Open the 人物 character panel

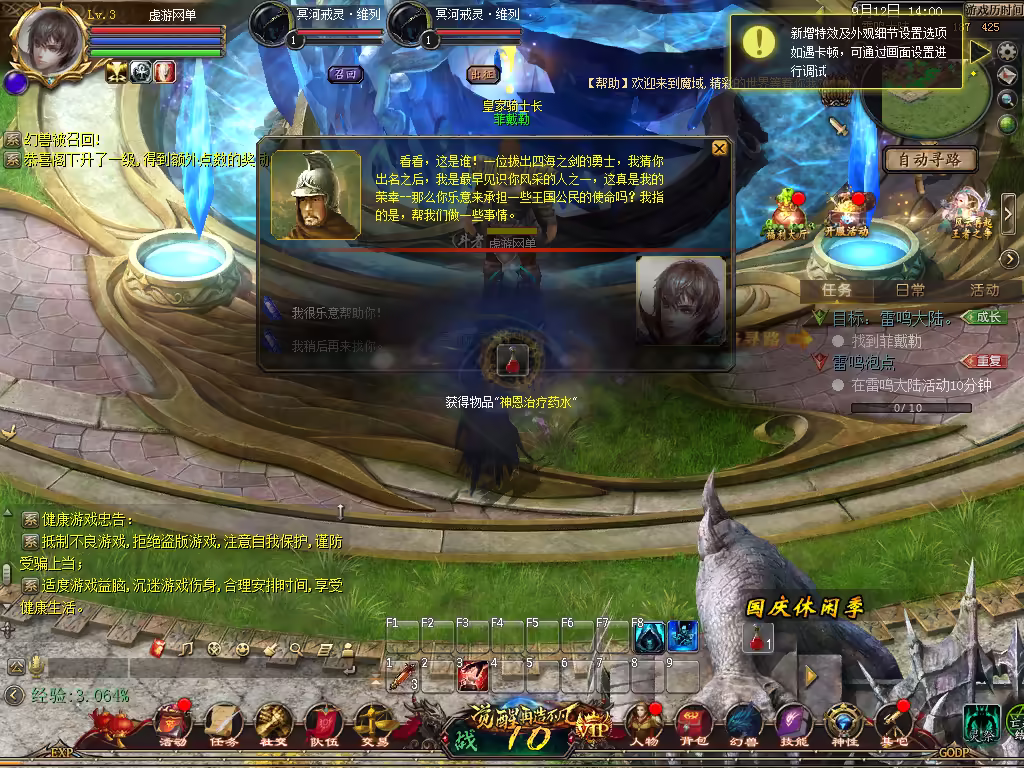tap(644, 724)
